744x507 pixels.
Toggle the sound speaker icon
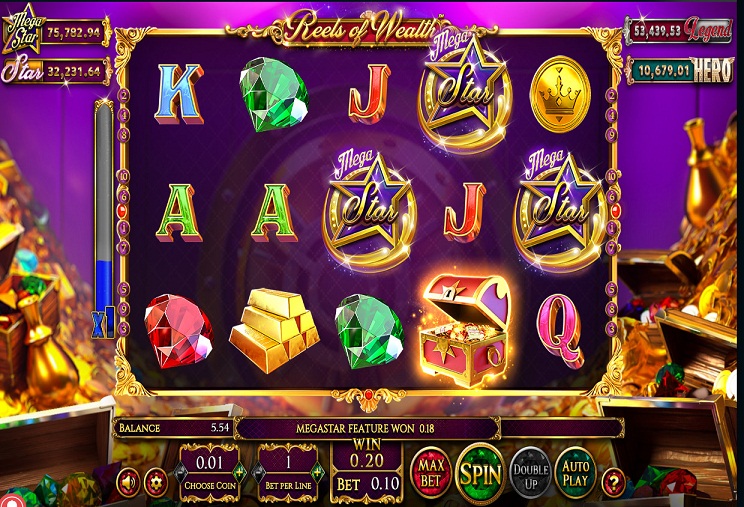point(128,482)
